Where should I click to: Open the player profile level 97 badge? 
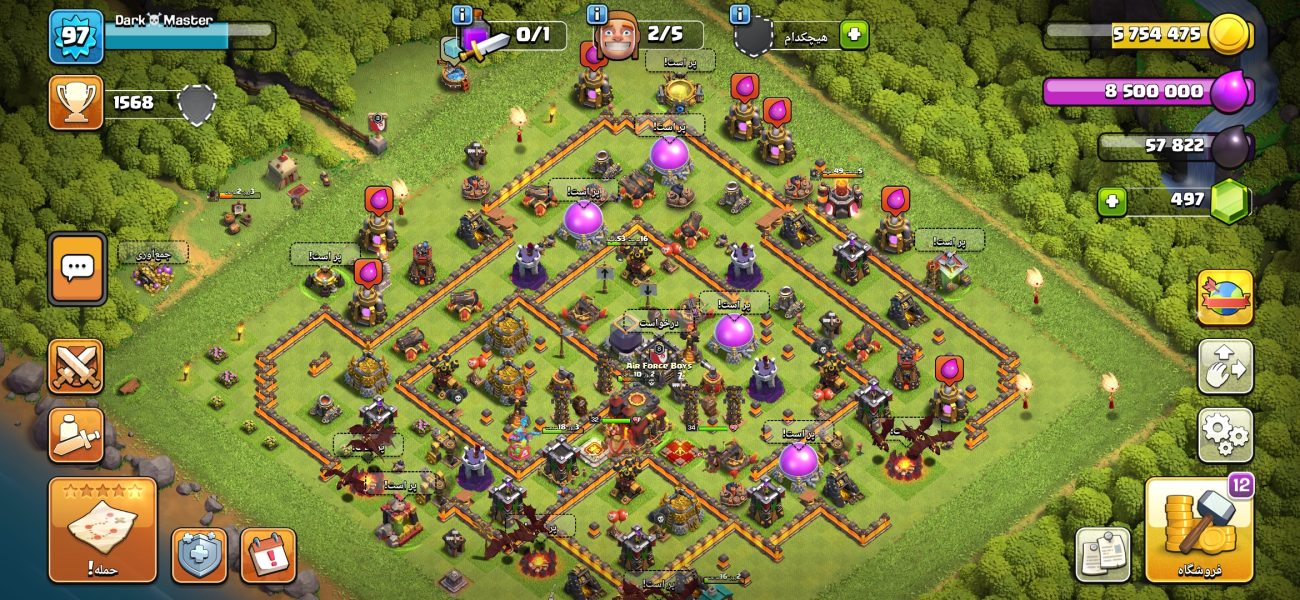76,35
